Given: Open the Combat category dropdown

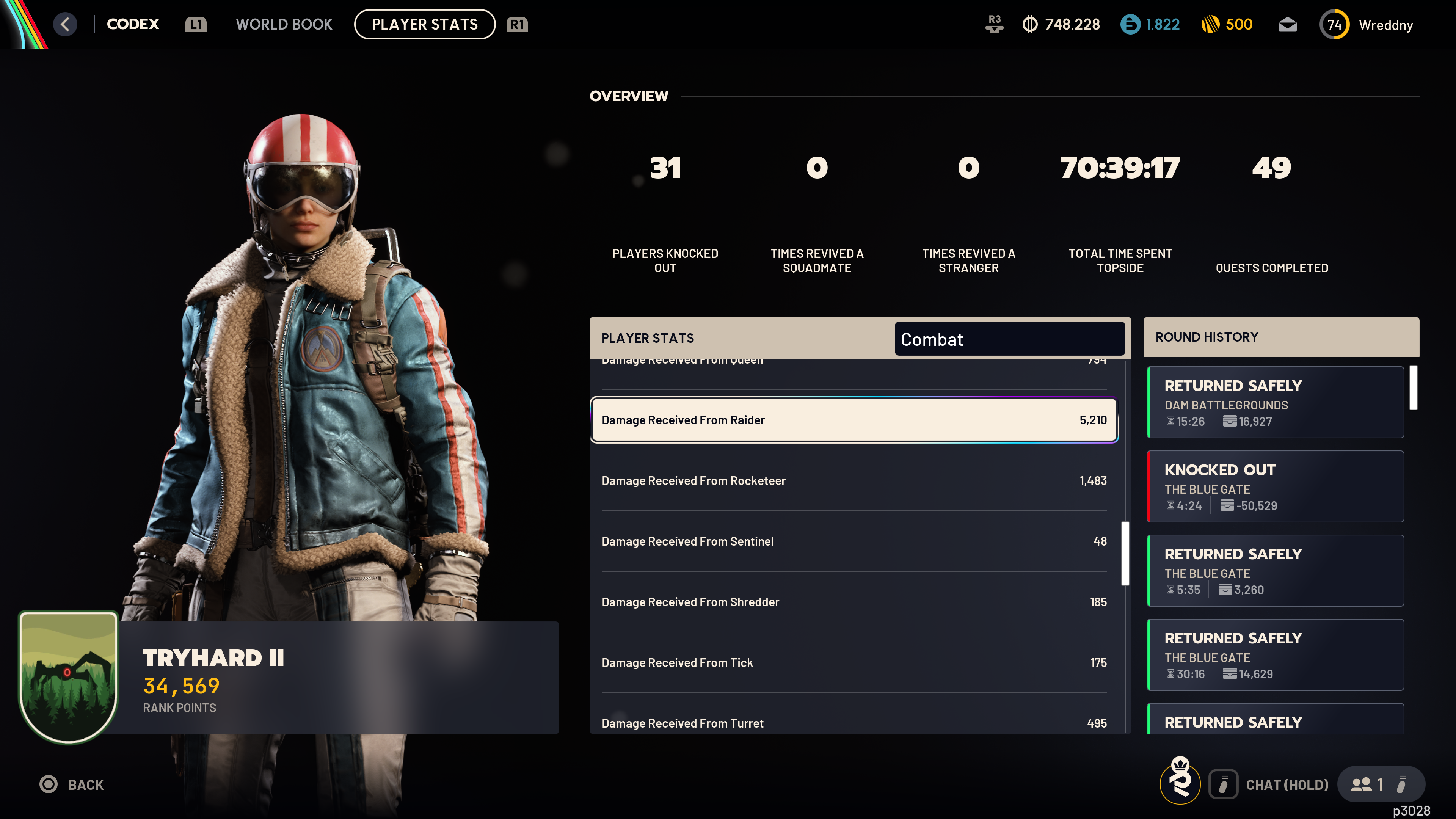Looking at the screenshot, I should [x=1009, y=339].
